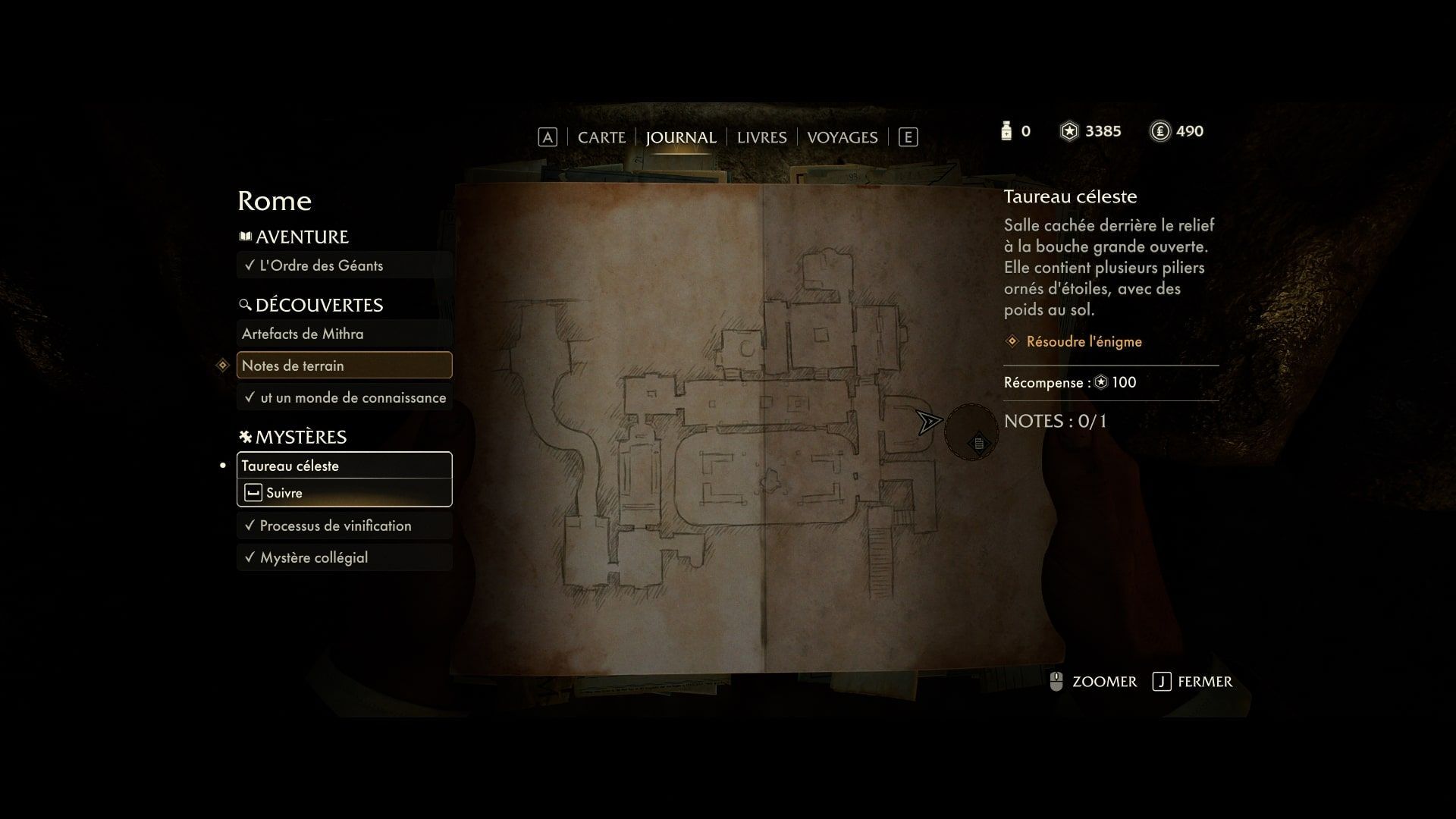Open the Mystère collégial entry
Image resolution: width=1456 pixels, height=819 pixels.
(x=344, y=557)
